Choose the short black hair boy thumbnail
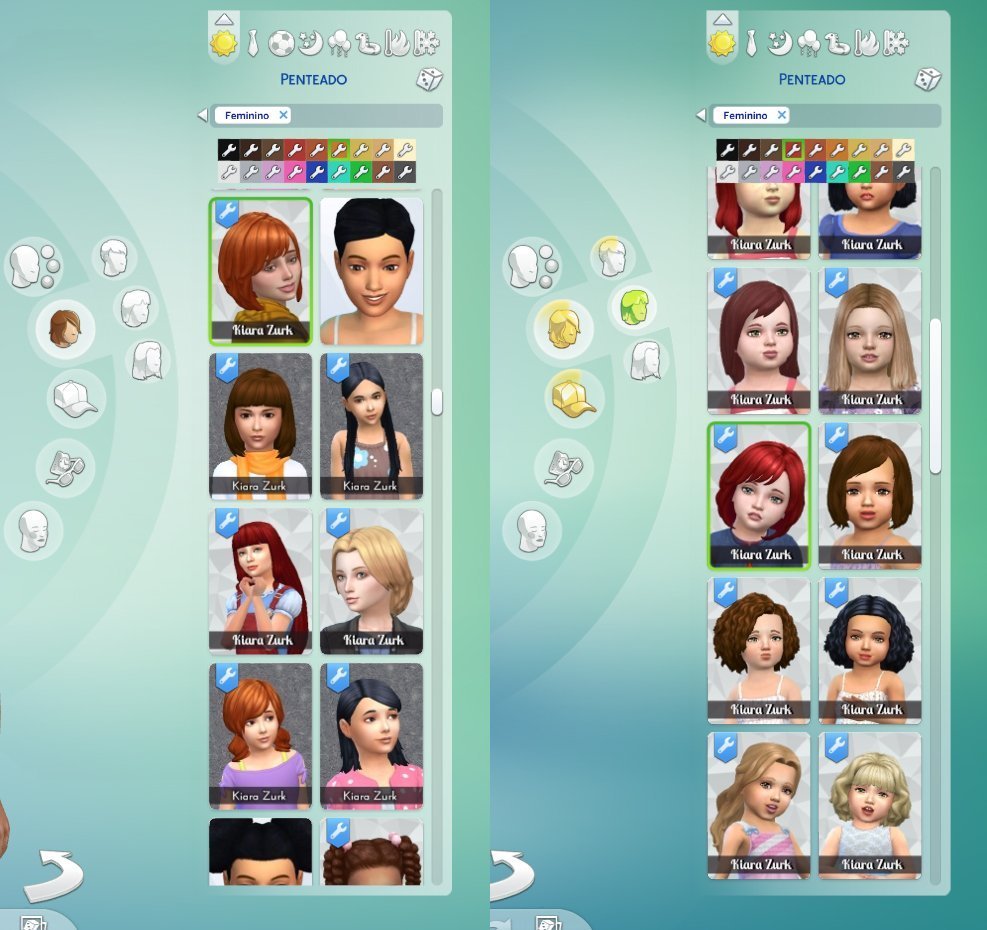 tap(372, 269)
